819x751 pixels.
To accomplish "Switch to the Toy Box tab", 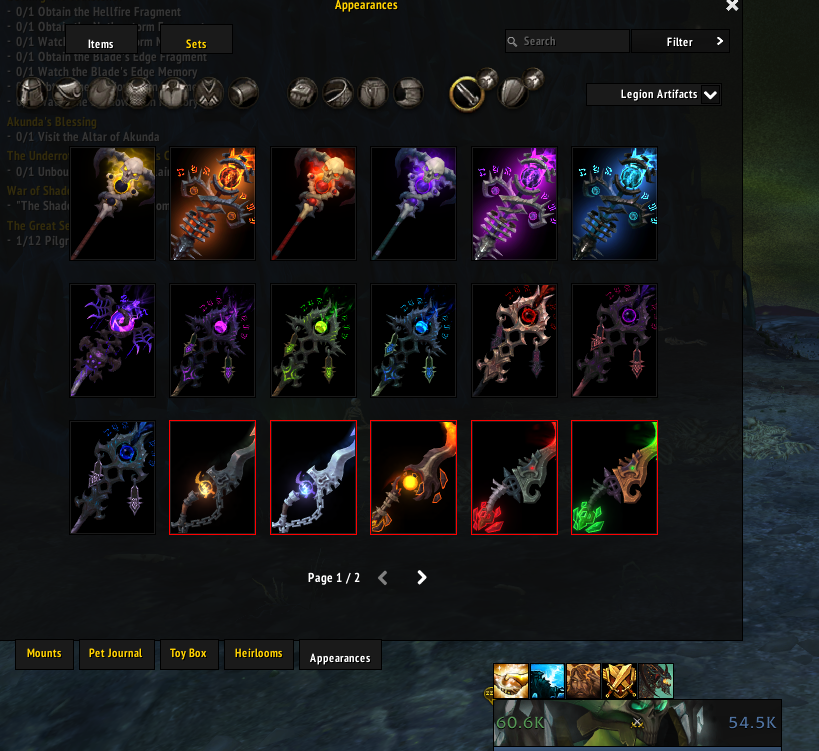I will [188, 654].
